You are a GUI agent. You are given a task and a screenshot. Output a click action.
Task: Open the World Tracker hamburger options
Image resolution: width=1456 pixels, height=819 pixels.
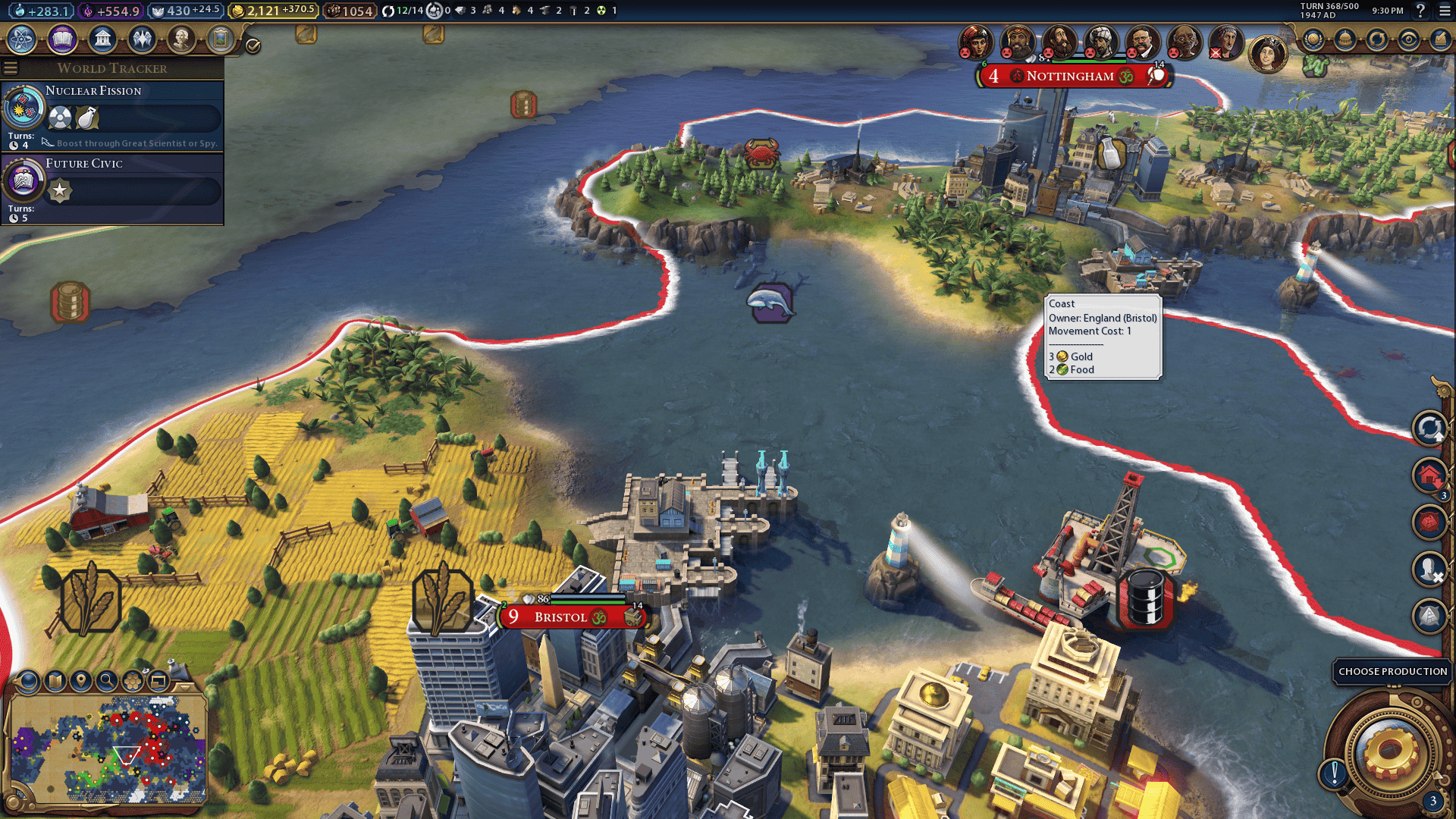click(x=11, y=68)
